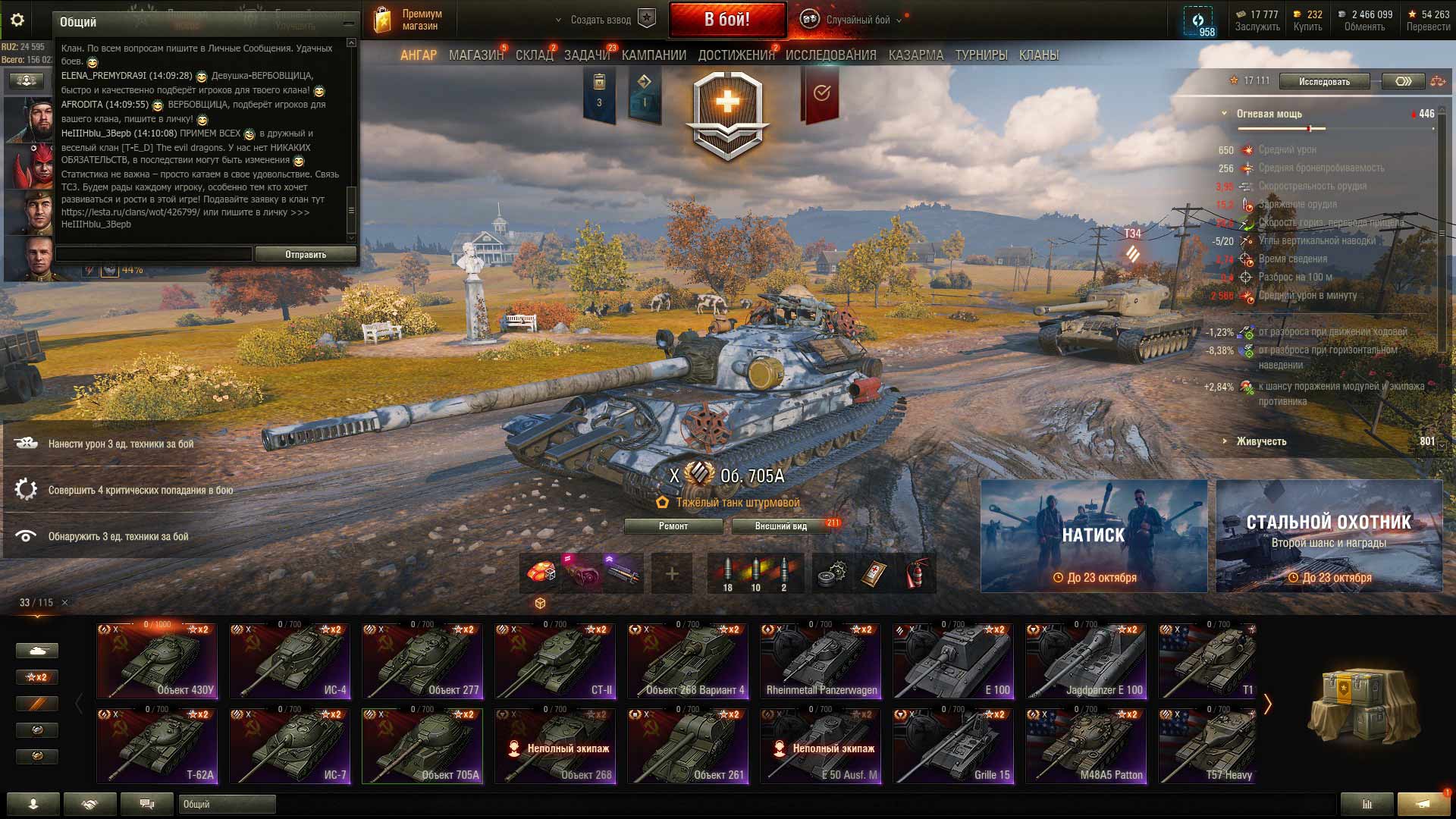Viewport: 1456px width, 819px height.
Task: Go to the КЛАНЫ tab
Action: tap(1038, 55)
